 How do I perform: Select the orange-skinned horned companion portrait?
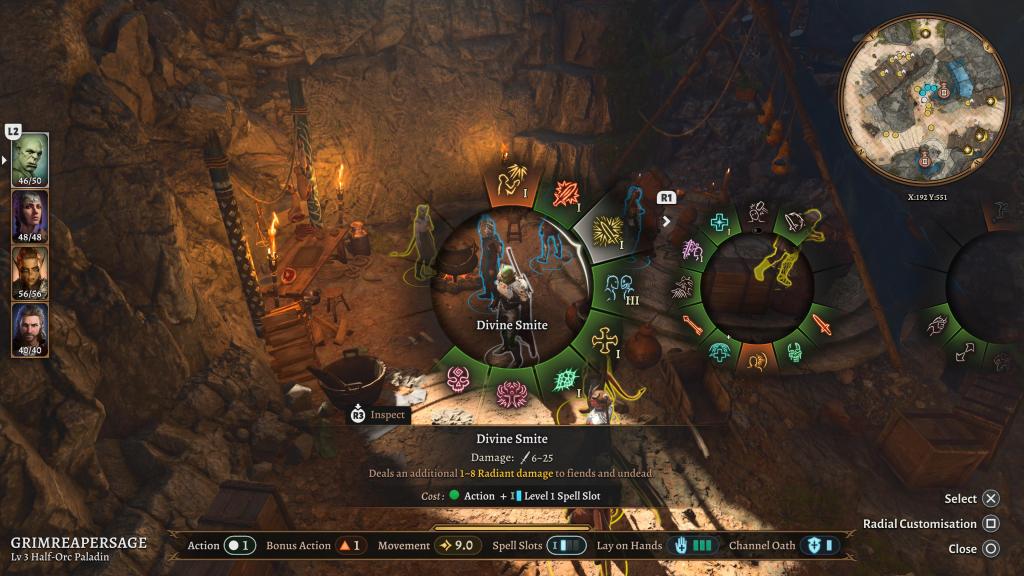pos(29,273)
